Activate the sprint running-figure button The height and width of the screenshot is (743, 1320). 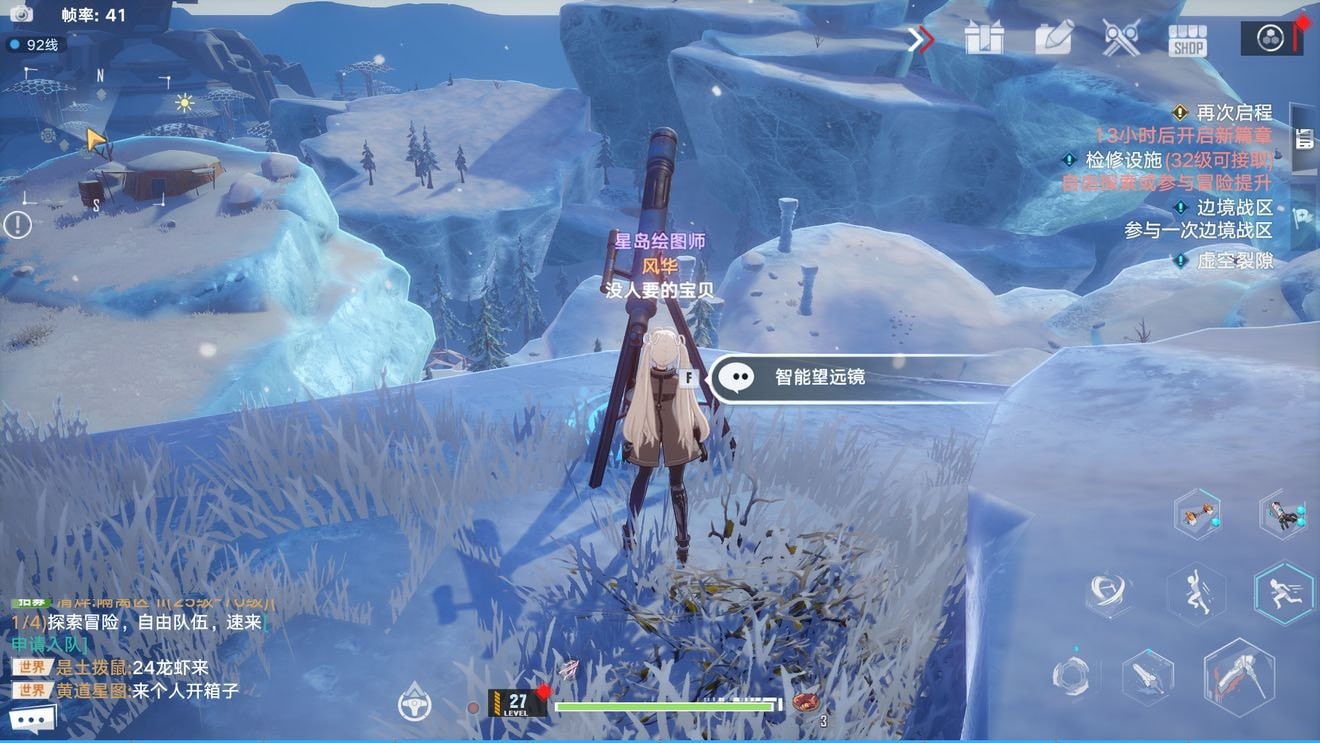click(x=1283, y=592)
